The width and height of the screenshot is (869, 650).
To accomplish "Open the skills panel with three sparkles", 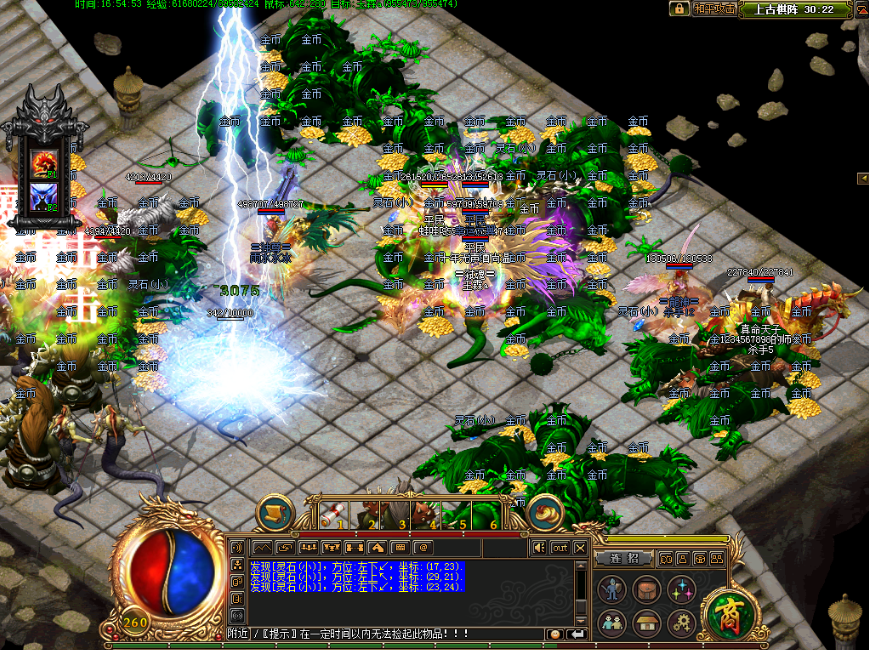I will (x=682, y=590).
